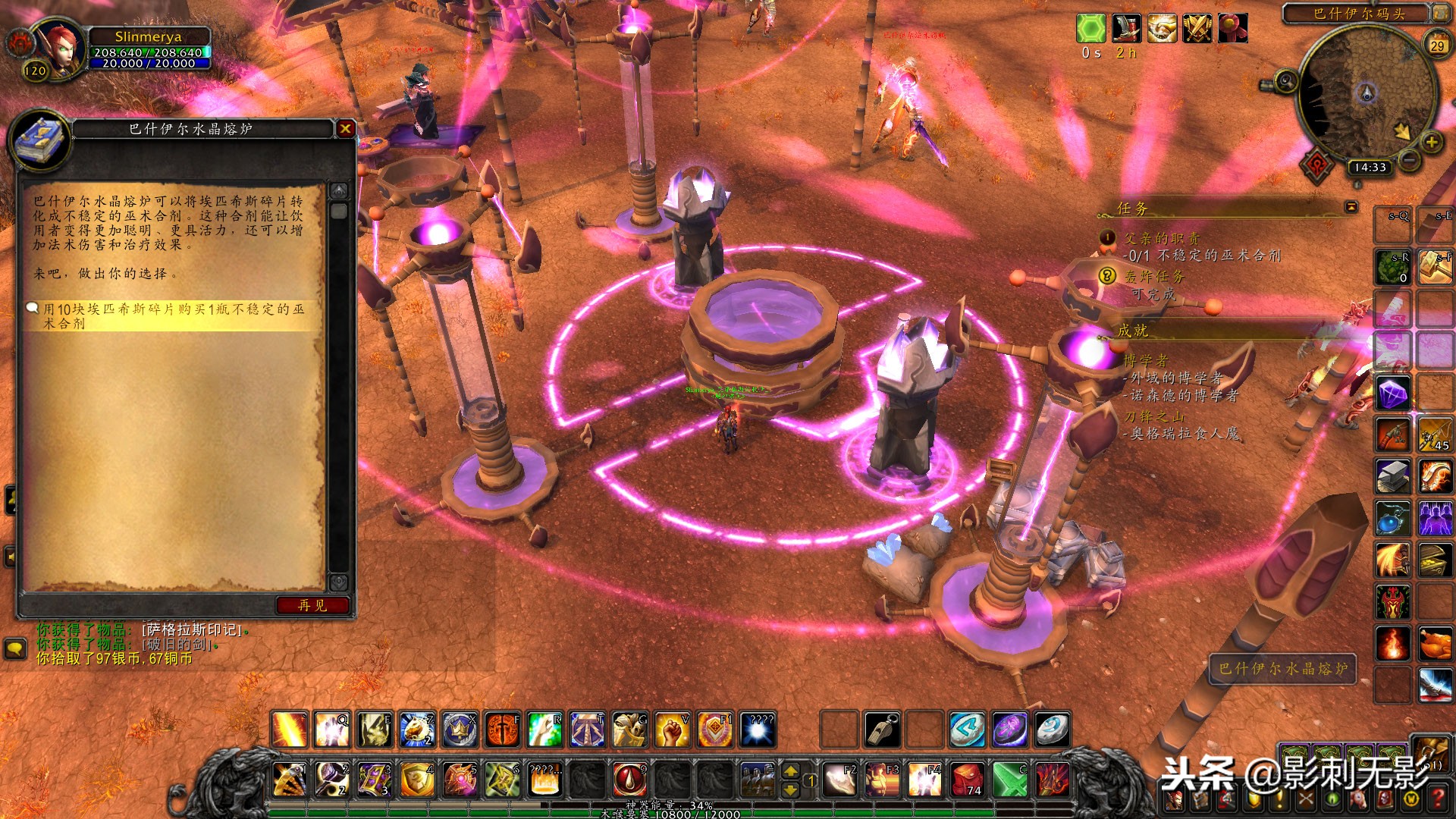
Task: Use the purple gem item slot
Action: point(1393,394)
